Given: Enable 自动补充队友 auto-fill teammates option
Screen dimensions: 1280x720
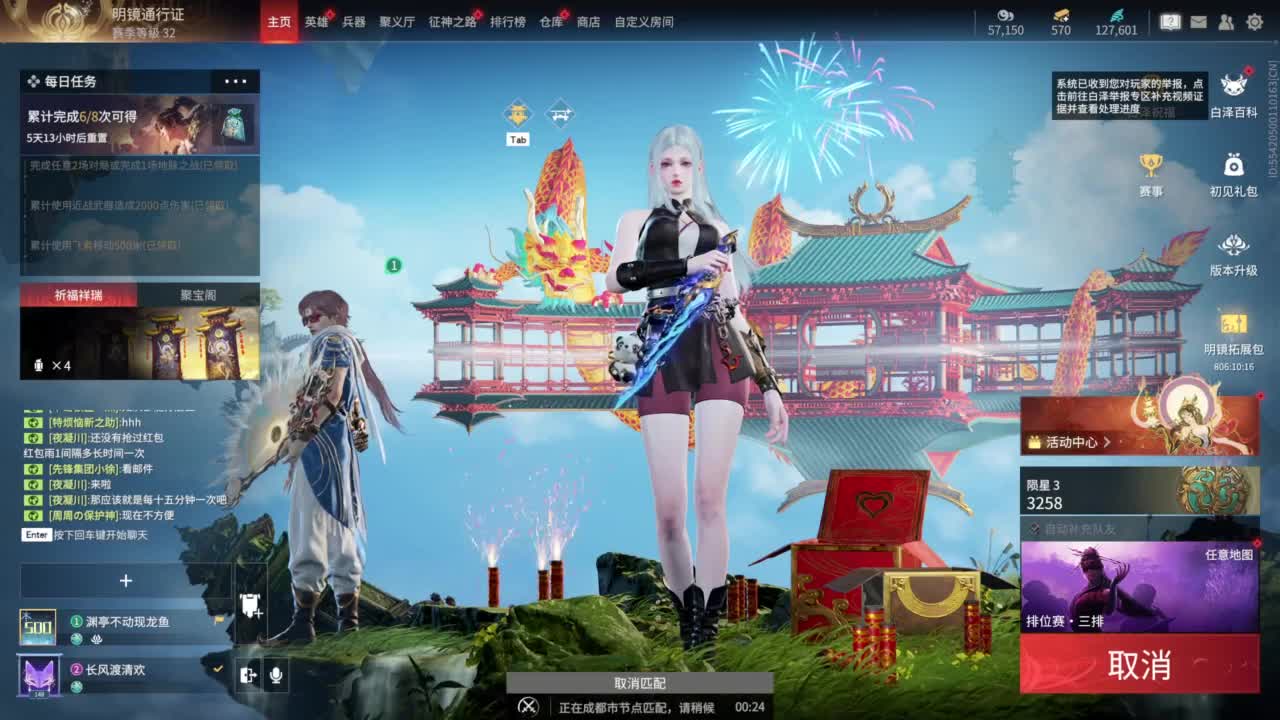Looking at the screenshot, I should 1034,528.
